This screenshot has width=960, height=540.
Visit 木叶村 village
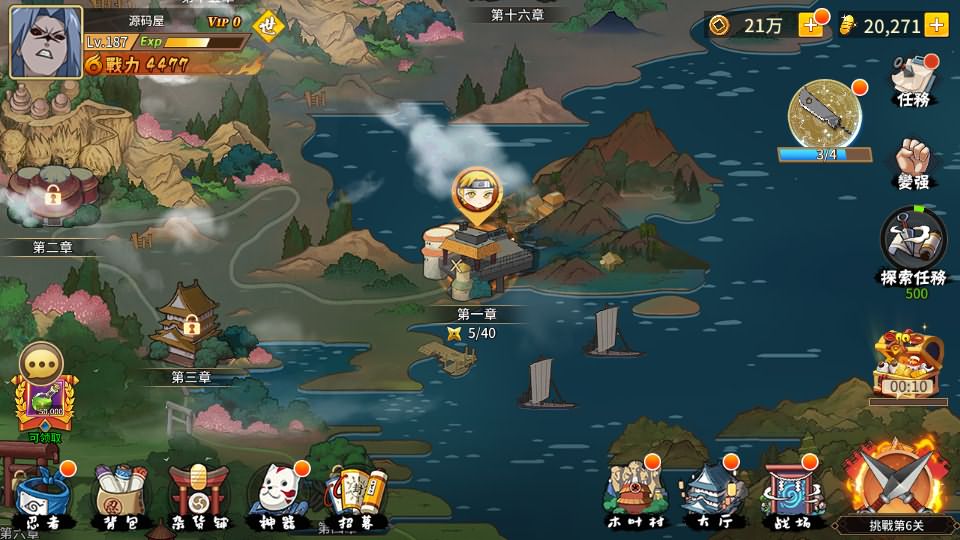click(x=632, y=492)
